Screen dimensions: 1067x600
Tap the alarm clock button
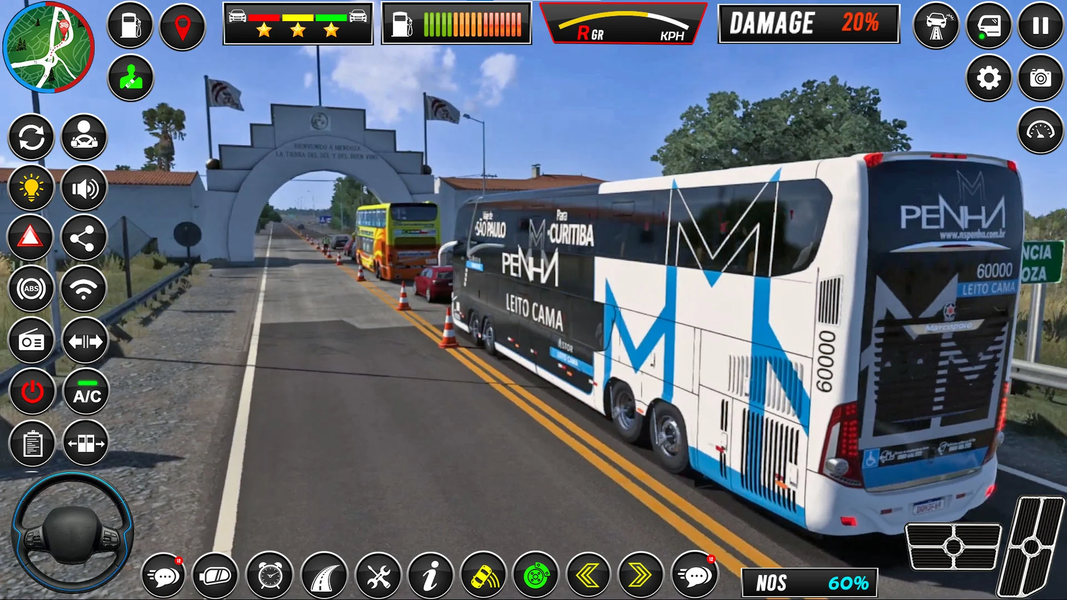pos(269,575)
